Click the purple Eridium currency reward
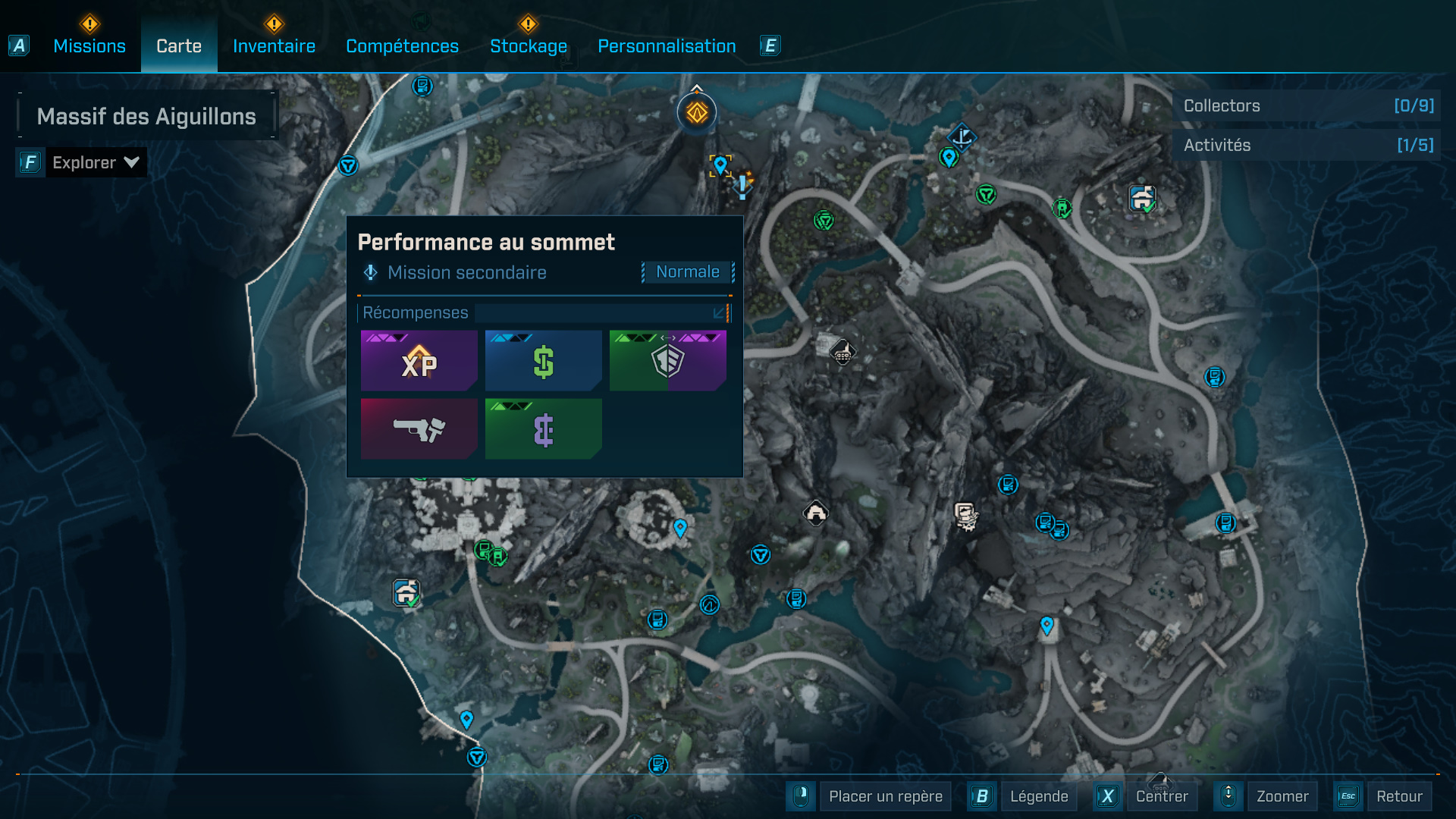The image size is (1456, 819). [543, 429]
